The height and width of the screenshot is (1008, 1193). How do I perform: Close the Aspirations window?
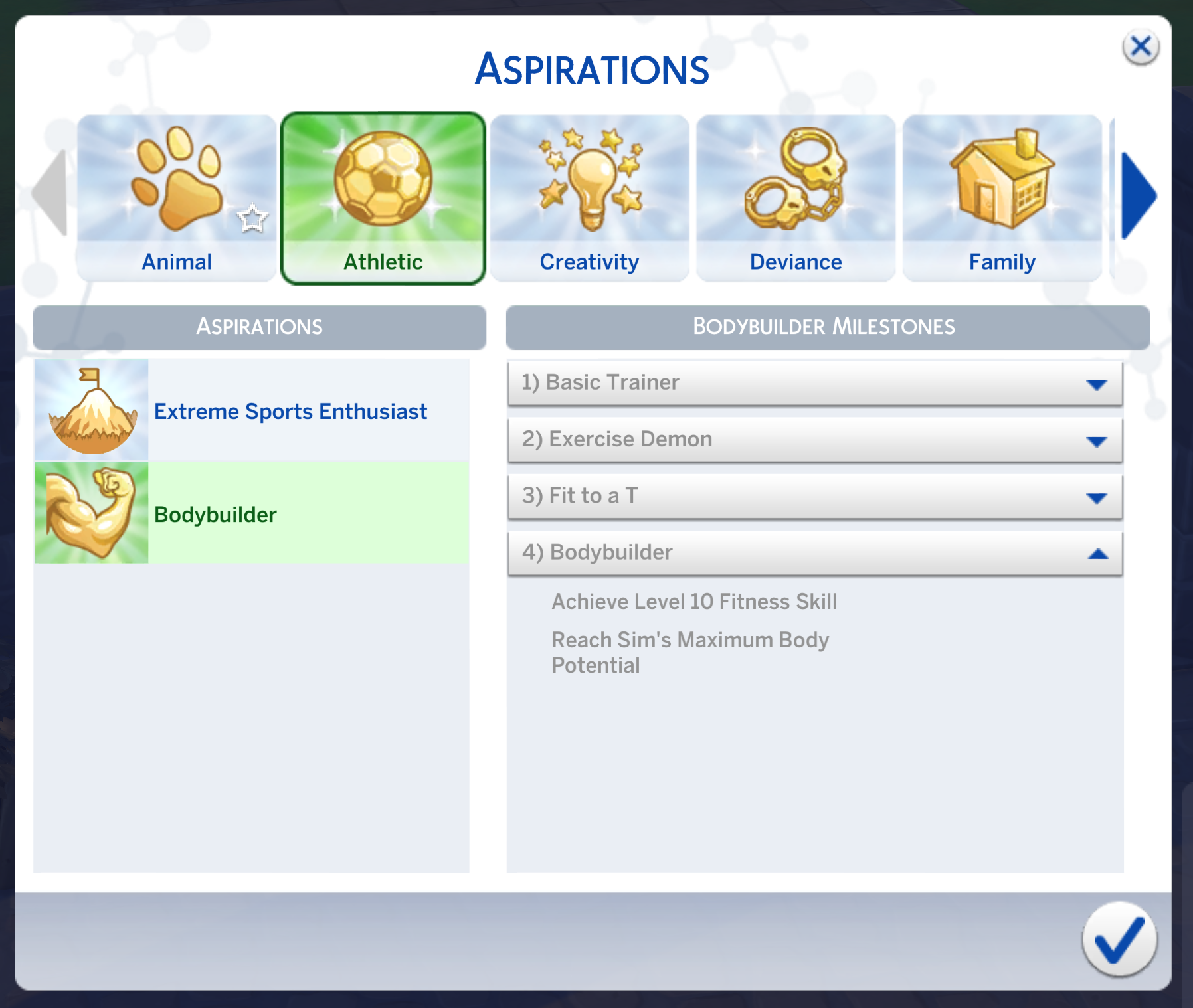pyautogui.click(x=1141, y=46)
